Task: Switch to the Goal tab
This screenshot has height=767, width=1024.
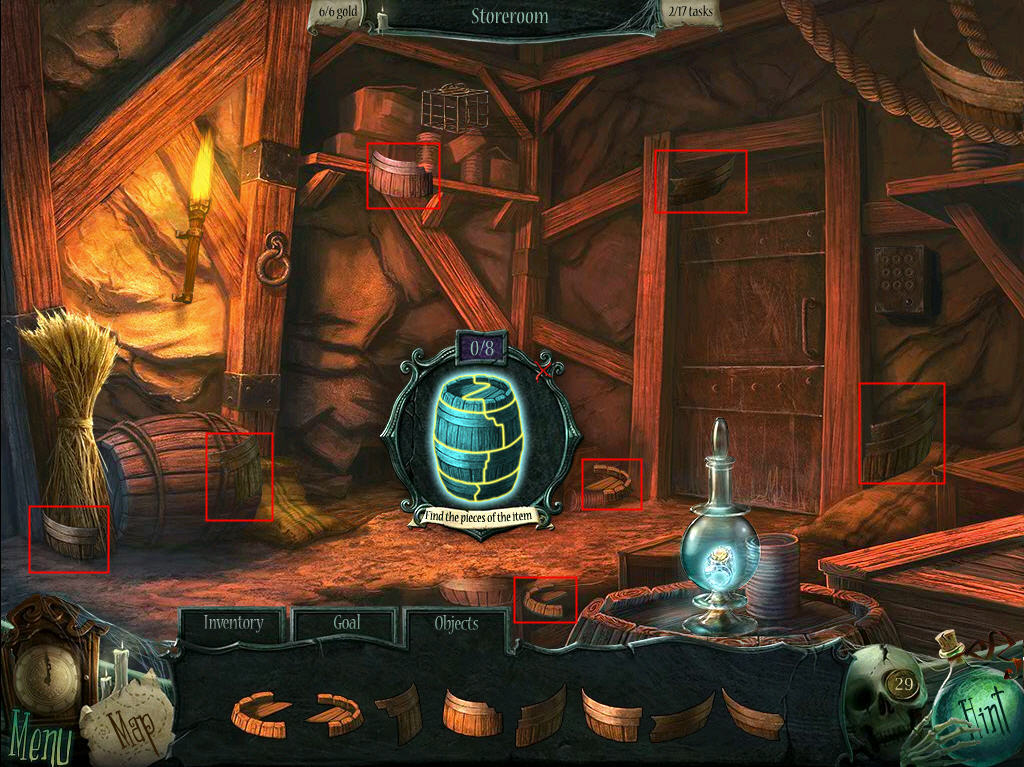Action: click(x=346, y=623)
